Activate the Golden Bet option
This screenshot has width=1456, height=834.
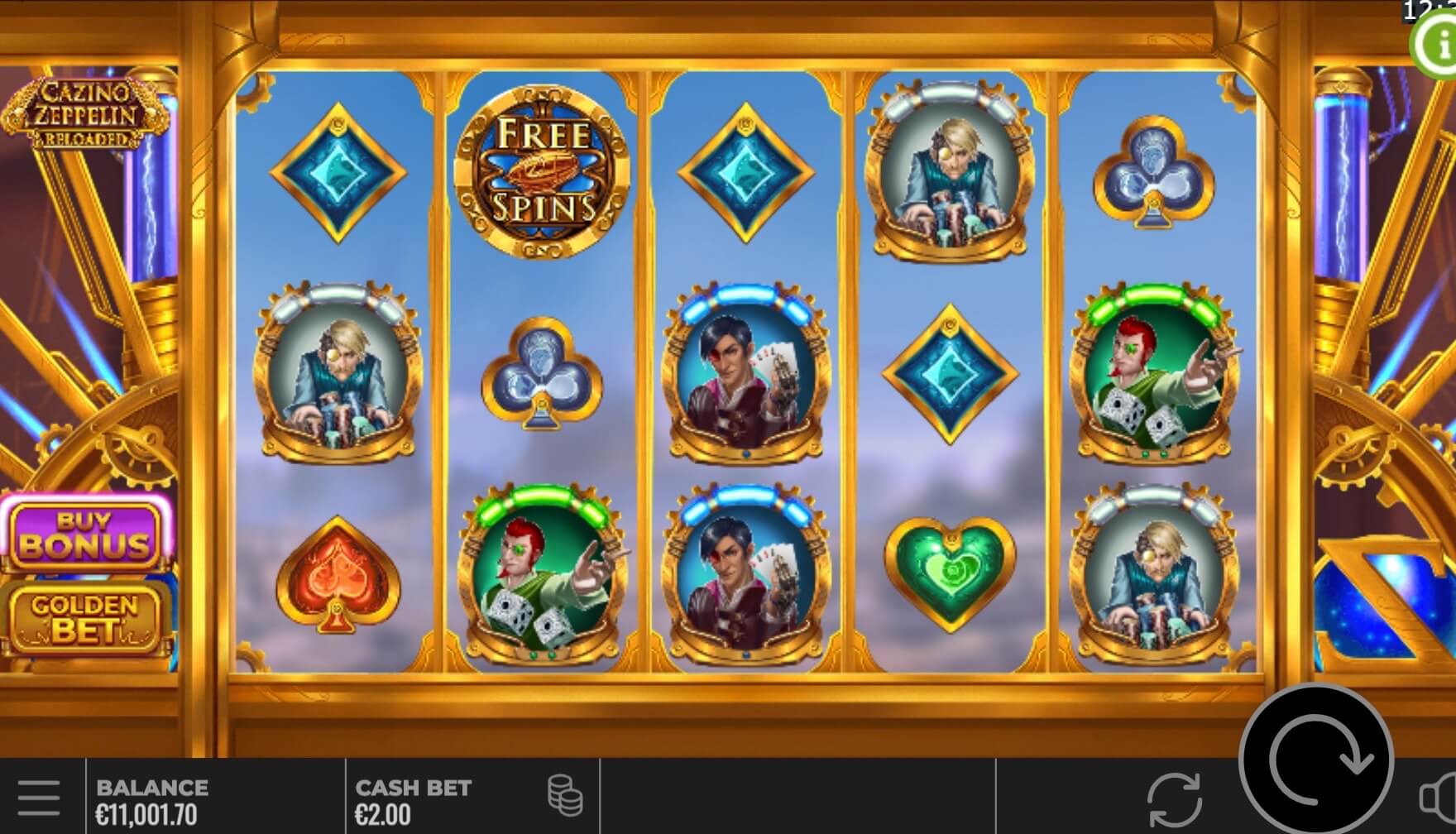pos(85,618)
